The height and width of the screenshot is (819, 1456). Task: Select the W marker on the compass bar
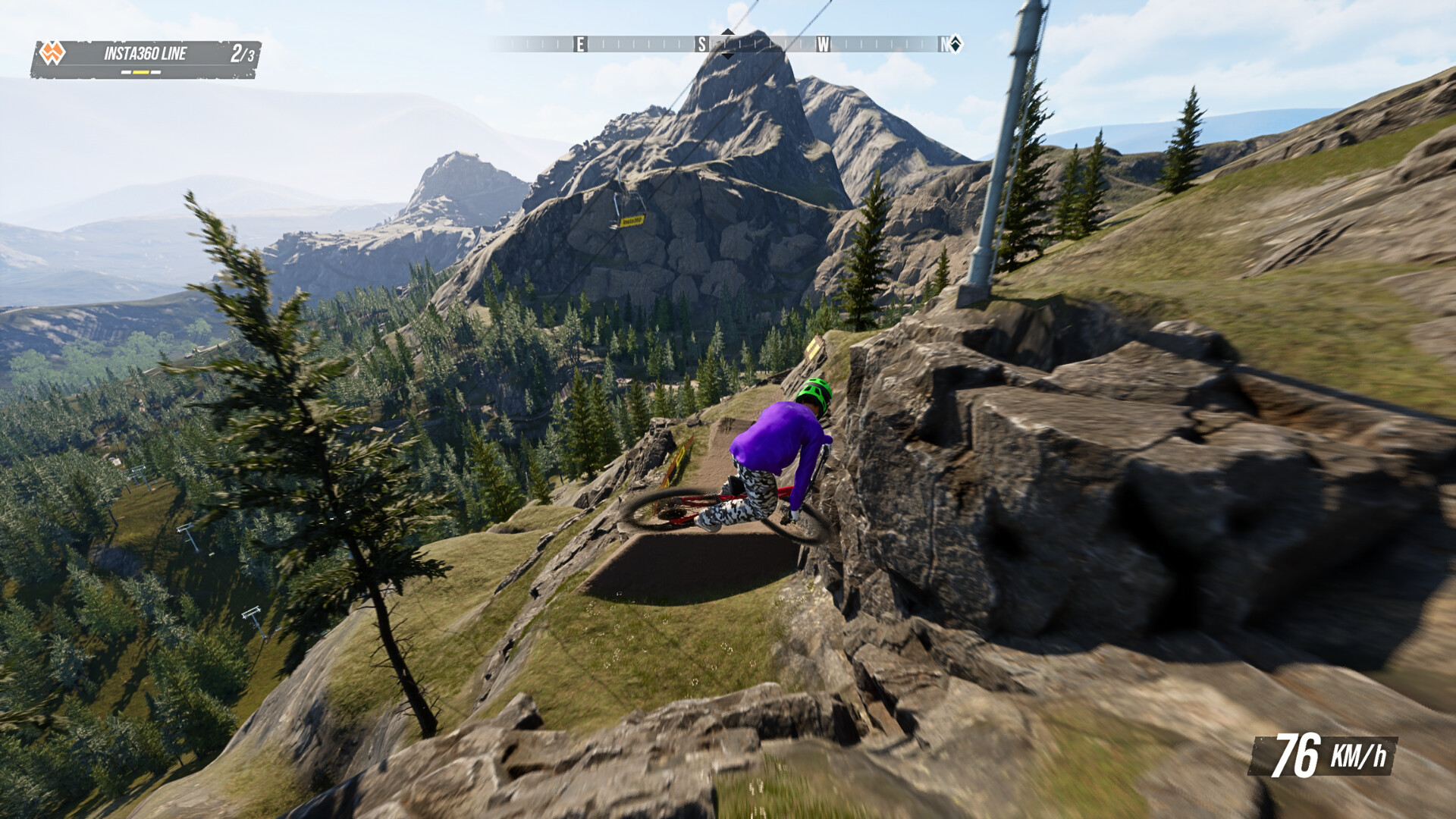pyautogui.click(x=824, y=43)
